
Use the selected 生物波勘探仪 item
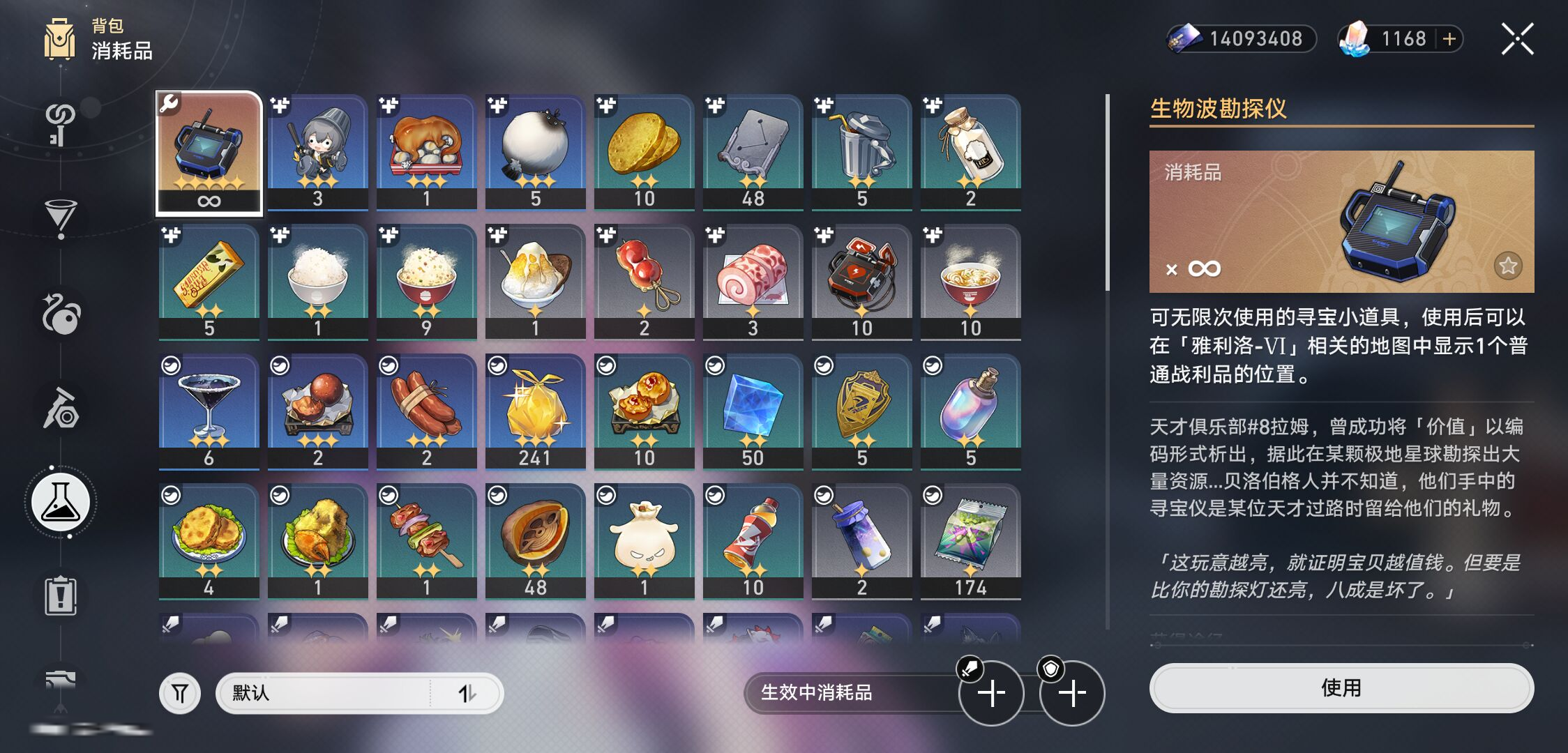pos(1341,688)
